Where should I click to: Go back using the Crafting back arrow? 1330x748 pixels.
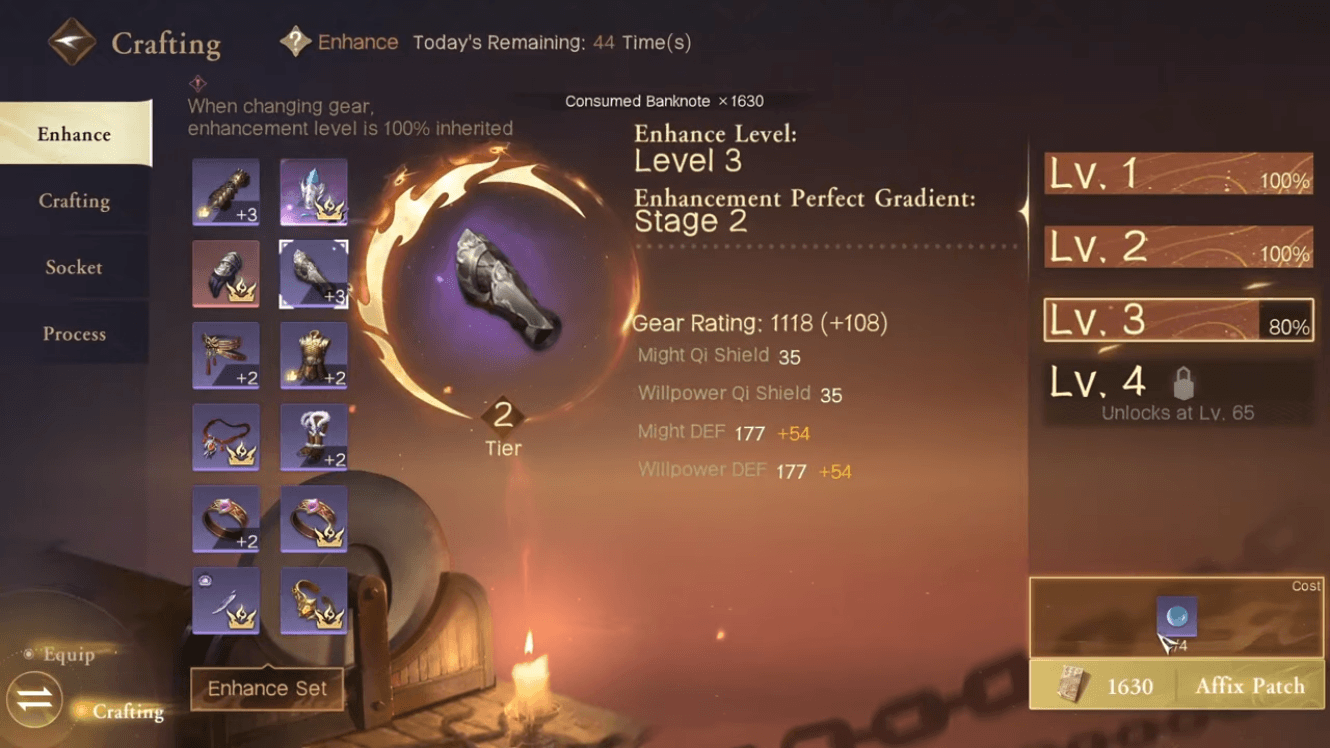coord(72,43)
